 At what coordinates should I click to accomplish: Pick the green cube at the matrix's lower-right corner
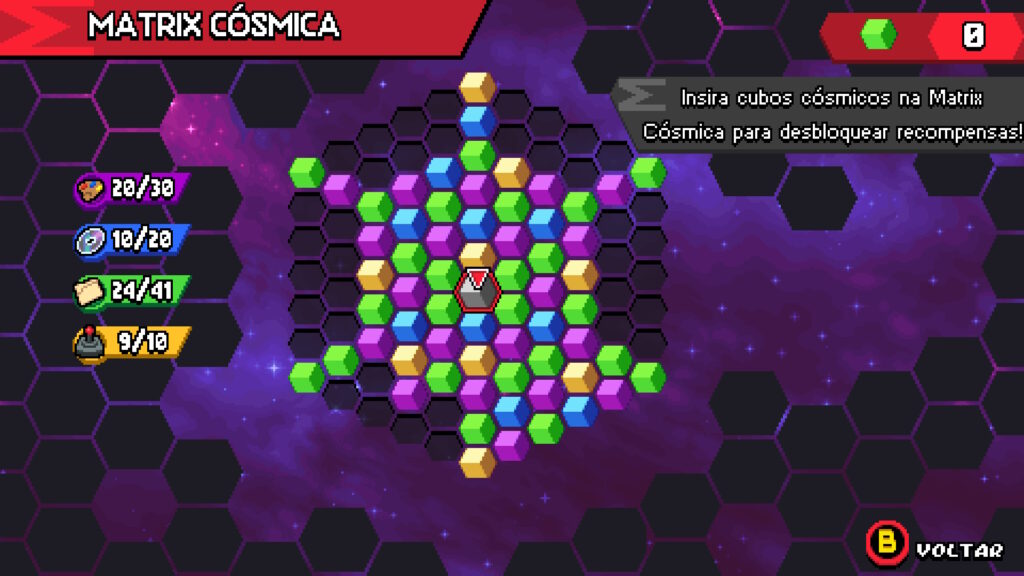647,377
